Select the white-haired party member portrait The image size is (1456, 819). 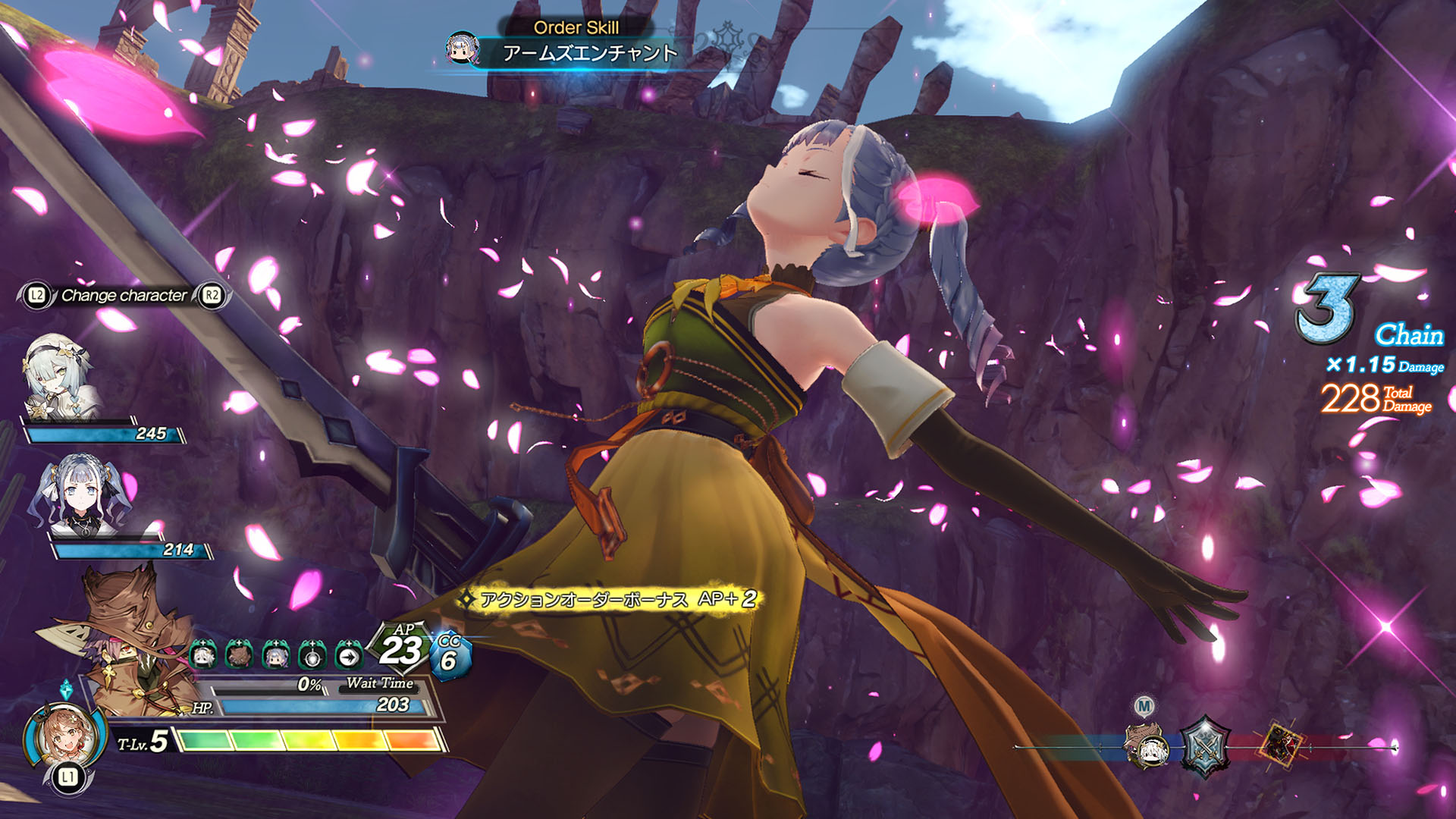coord(59,377)
